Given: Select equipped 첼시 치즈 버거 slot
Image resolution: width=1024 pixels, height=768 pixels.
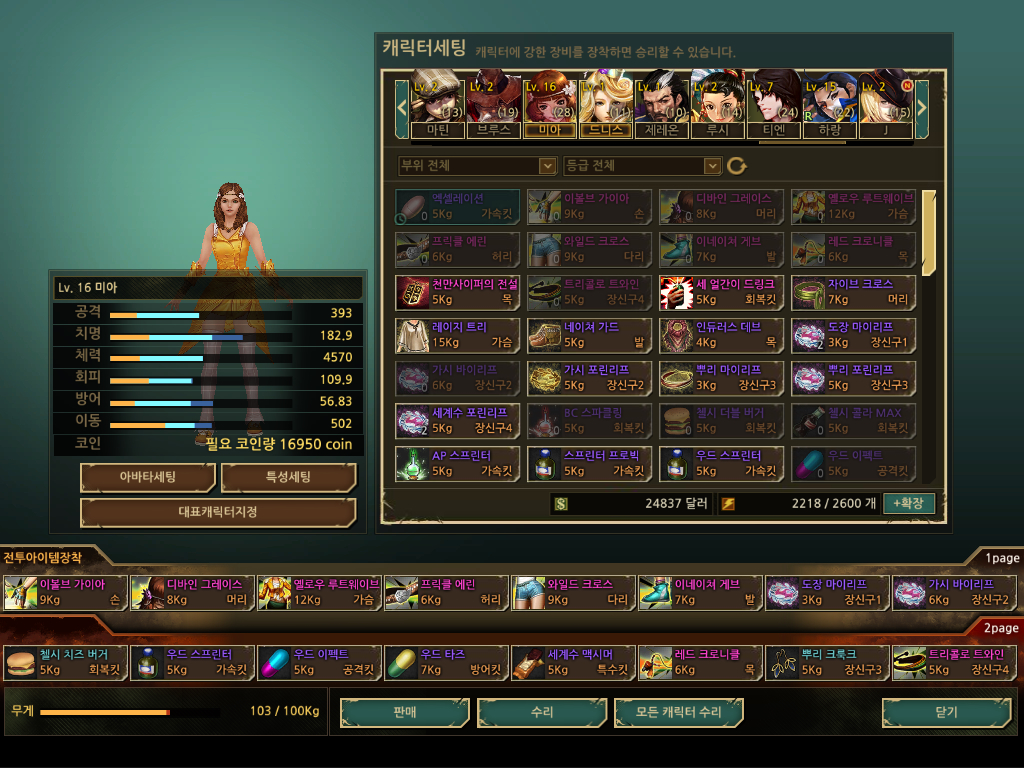Looking at the screenshot, I should (x=64, y=662).
